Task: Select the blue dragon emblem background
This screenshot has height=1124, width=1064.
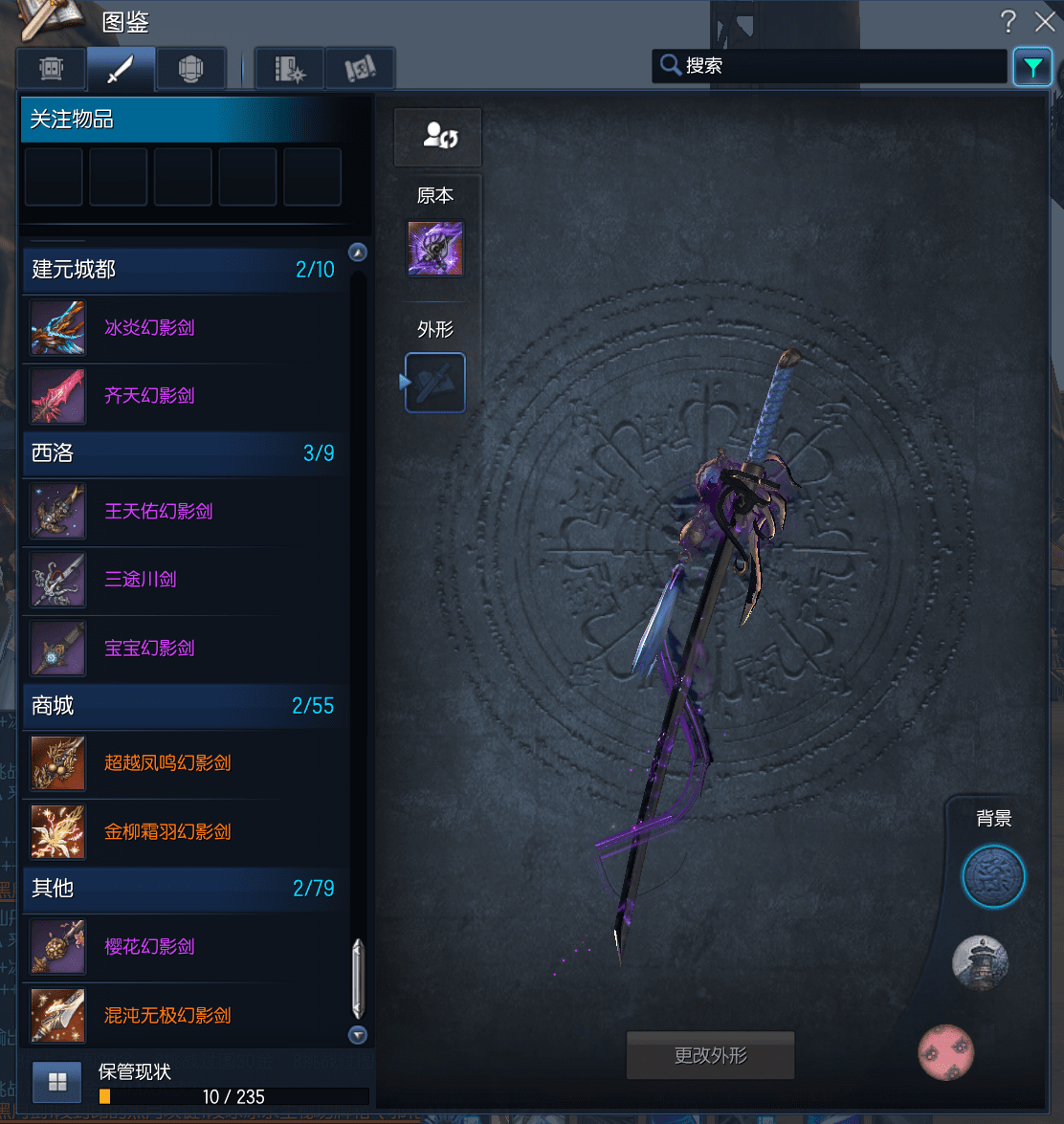Action: pyautogui.click(x=993, y=876)
